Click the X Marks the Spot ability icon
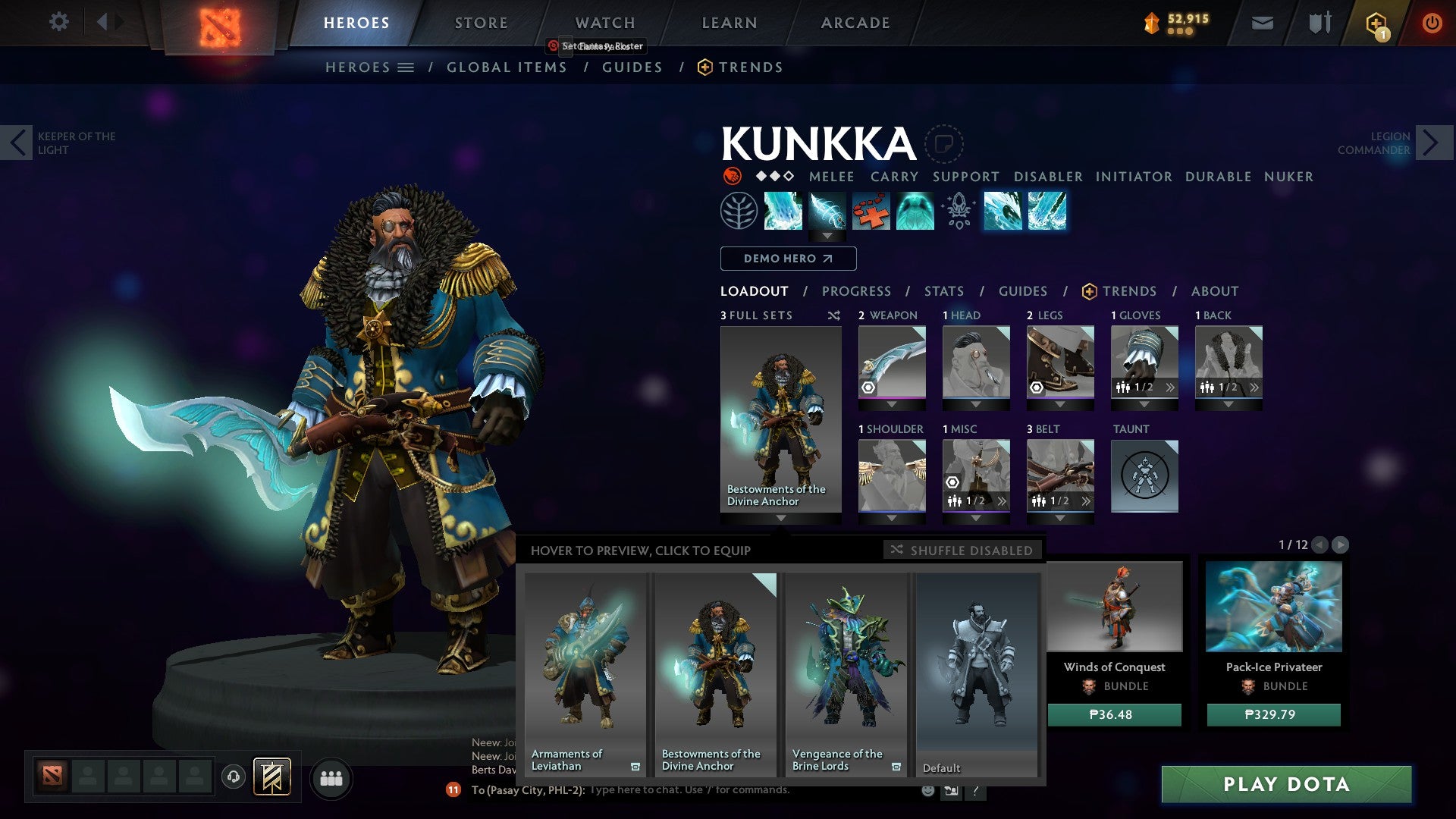Viewport: 1456px width, 819px height. [872, 211]
